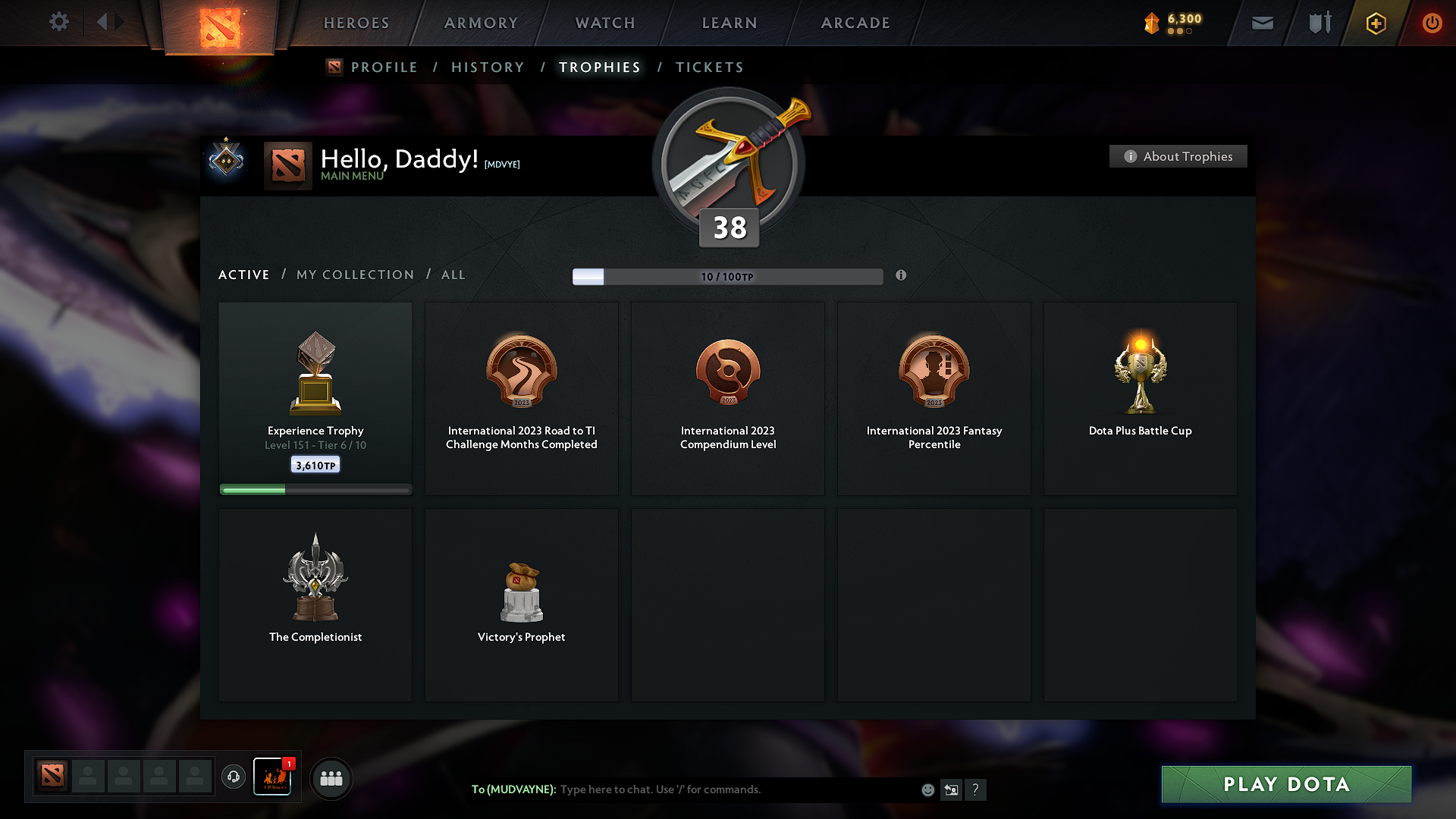1456x819 pixels.
Task: Click the voice chat headphone icon
Action: (x=234, y=777)
